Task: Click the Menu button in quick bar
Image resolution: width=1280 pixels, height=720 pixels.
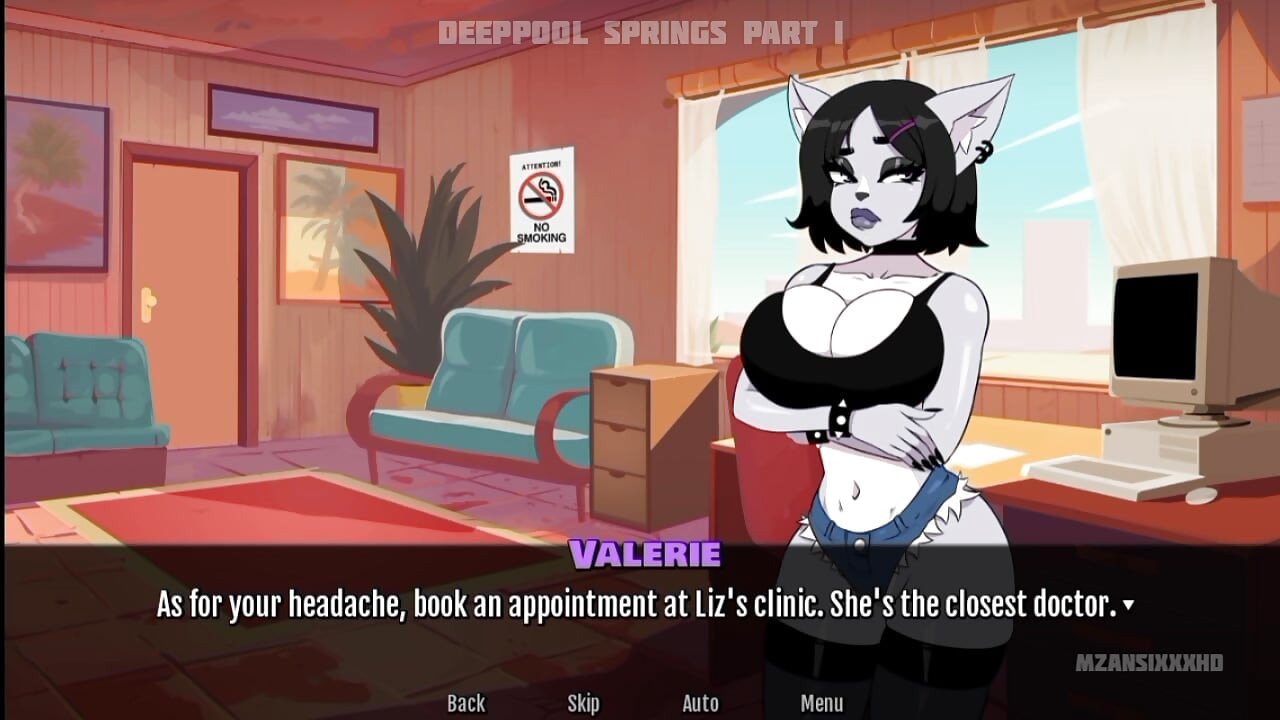Action: pos(823,703)
